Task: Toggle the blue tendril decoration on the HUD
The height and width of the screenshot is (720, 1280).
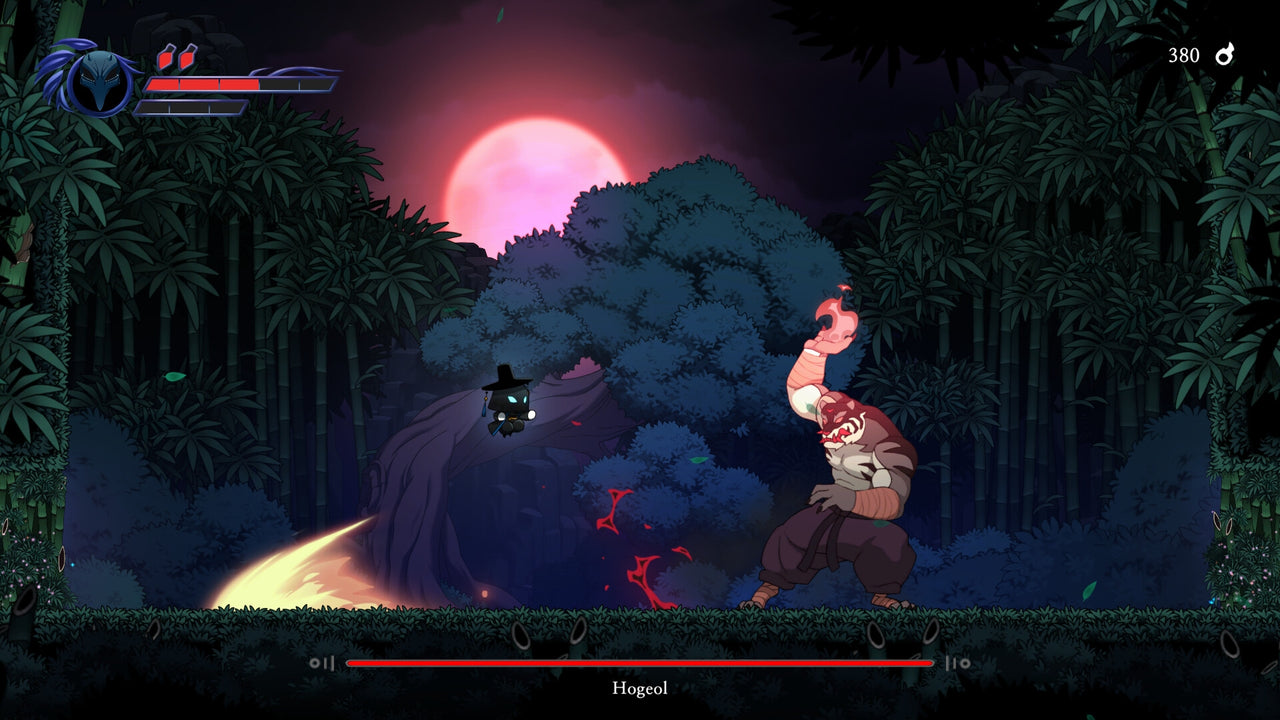Action: [x=60, y=60]
